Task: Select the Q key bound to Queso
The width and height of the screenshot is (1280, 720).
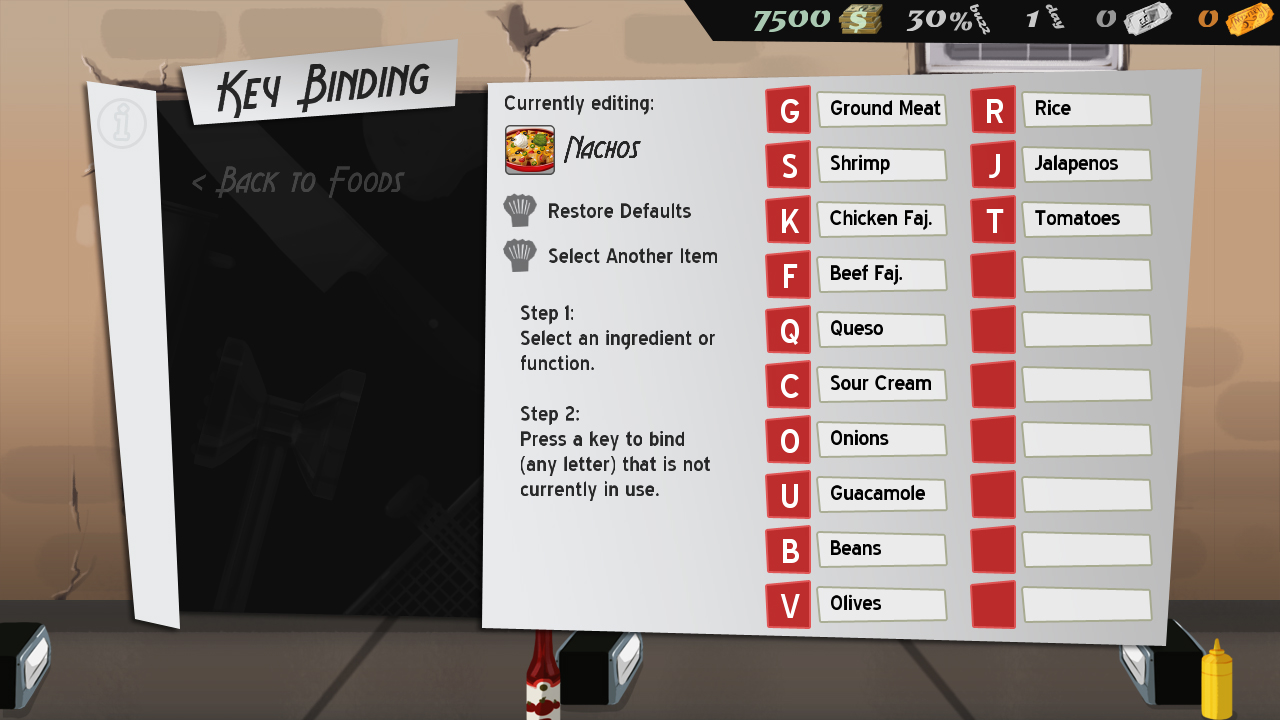Action: [x=788, y=330]
